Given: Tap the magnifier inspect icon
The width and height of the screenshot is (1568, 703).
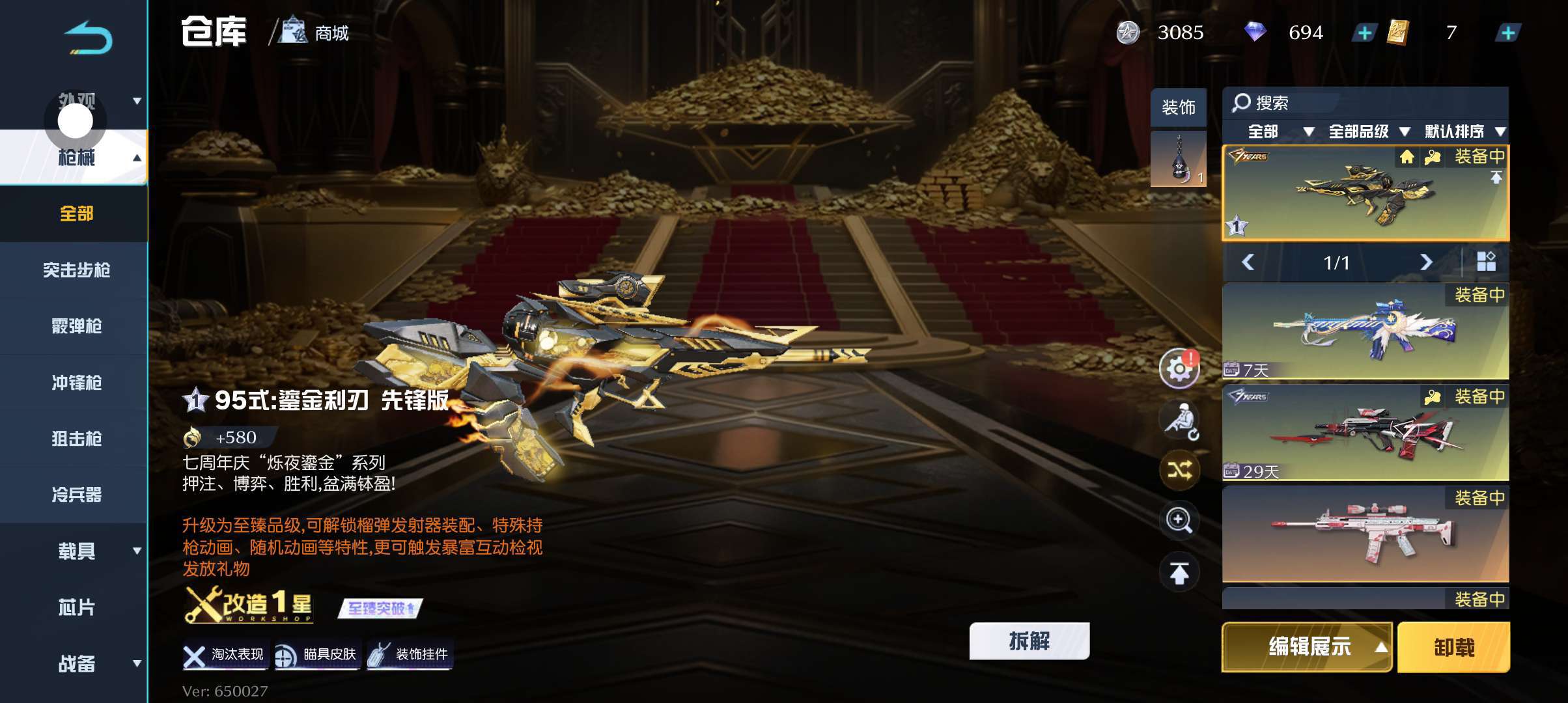Looking at the screenshot, I should point(1179,520).
